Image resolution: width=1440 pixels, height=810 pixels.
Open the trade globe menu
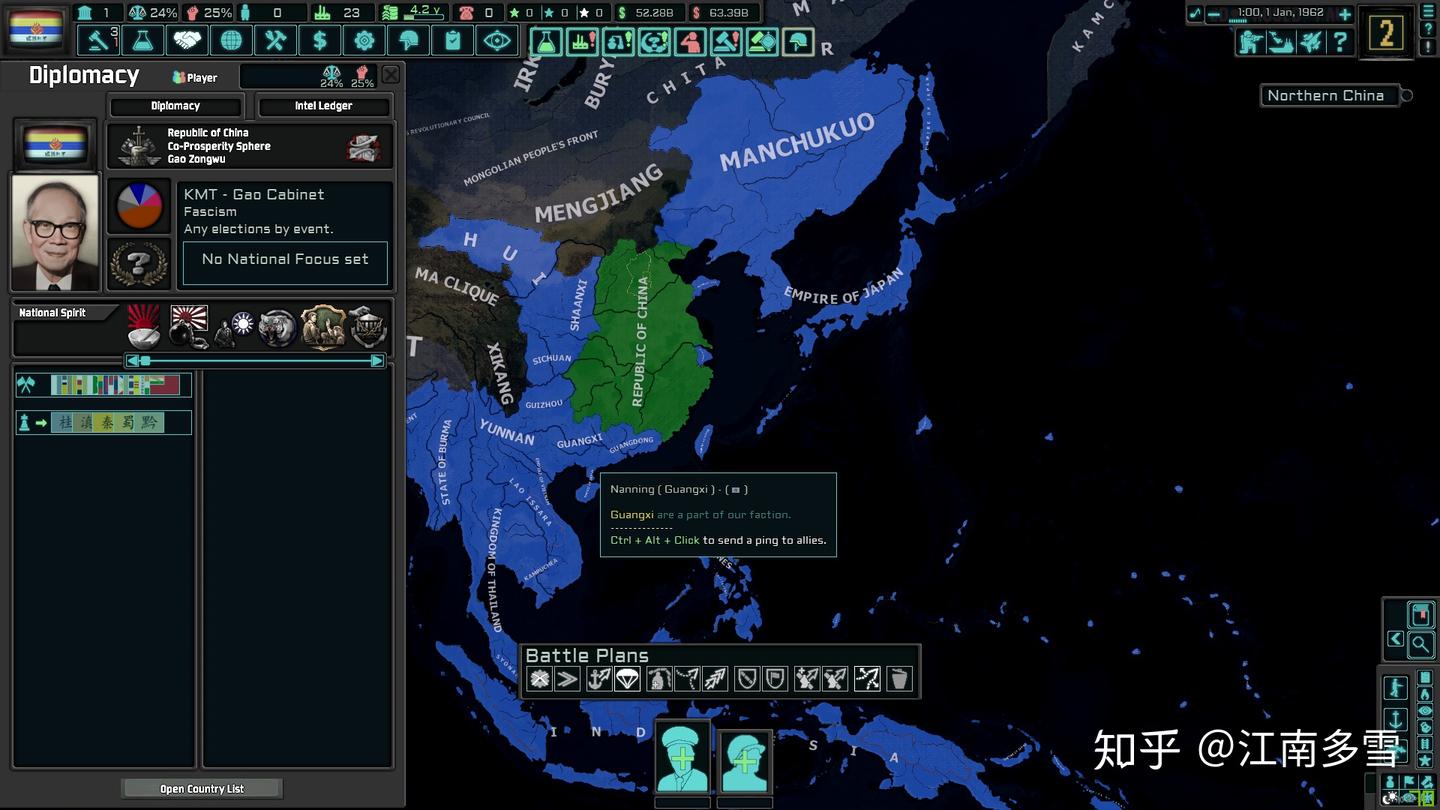(231, 41)
